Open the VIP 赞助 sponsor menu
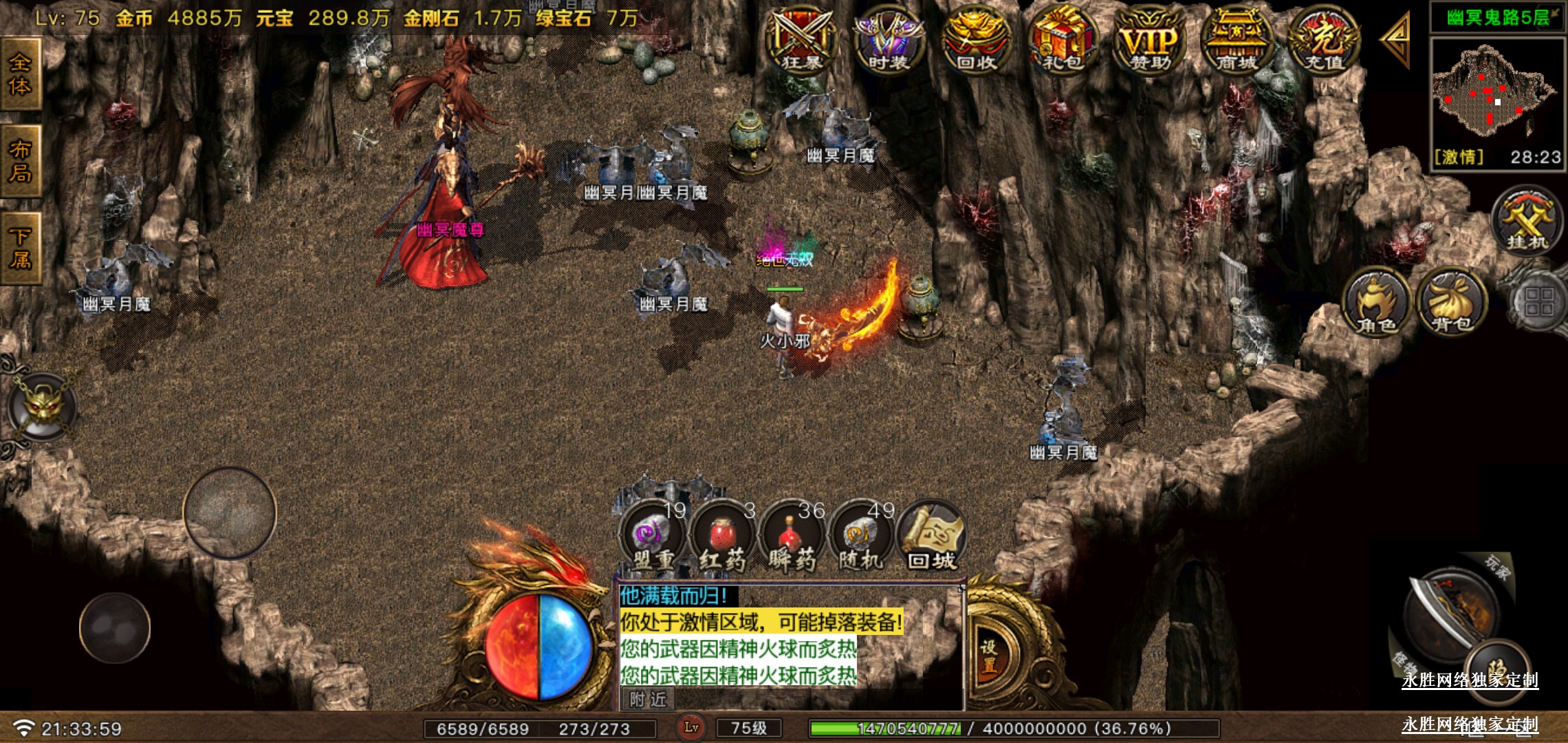The width and height of the screenshot is (1568, 743). pyautogui.click(x=1149, y=41)
